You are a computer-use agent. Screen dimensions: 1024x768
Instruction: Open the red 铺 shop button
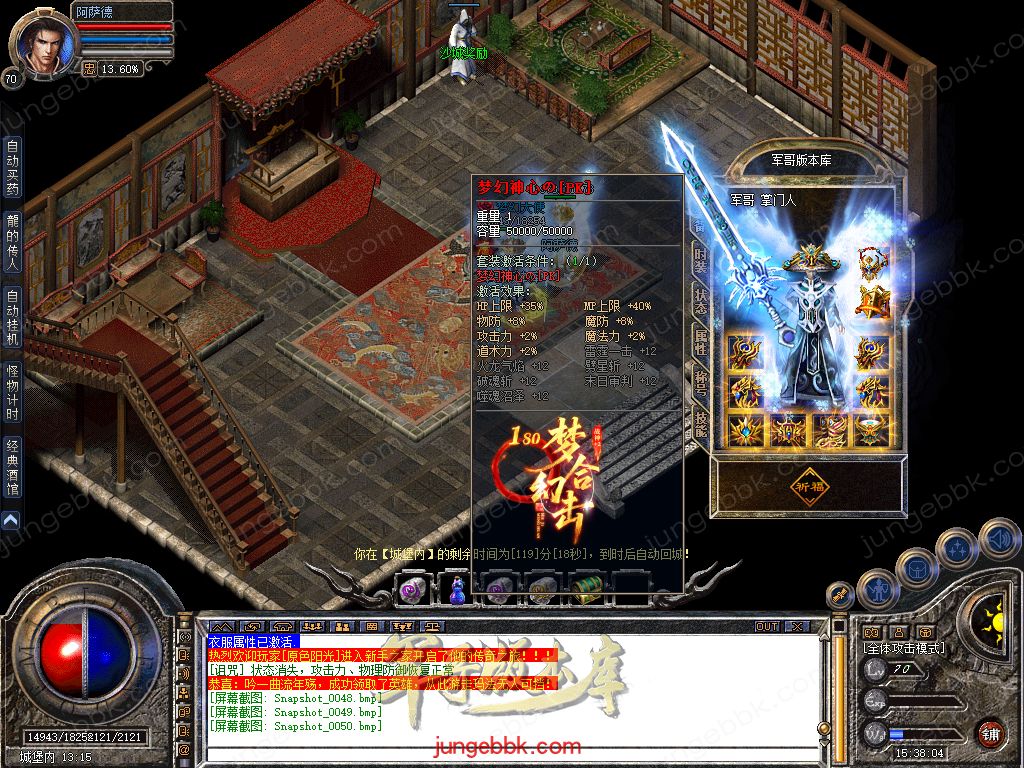pos(990,733)
